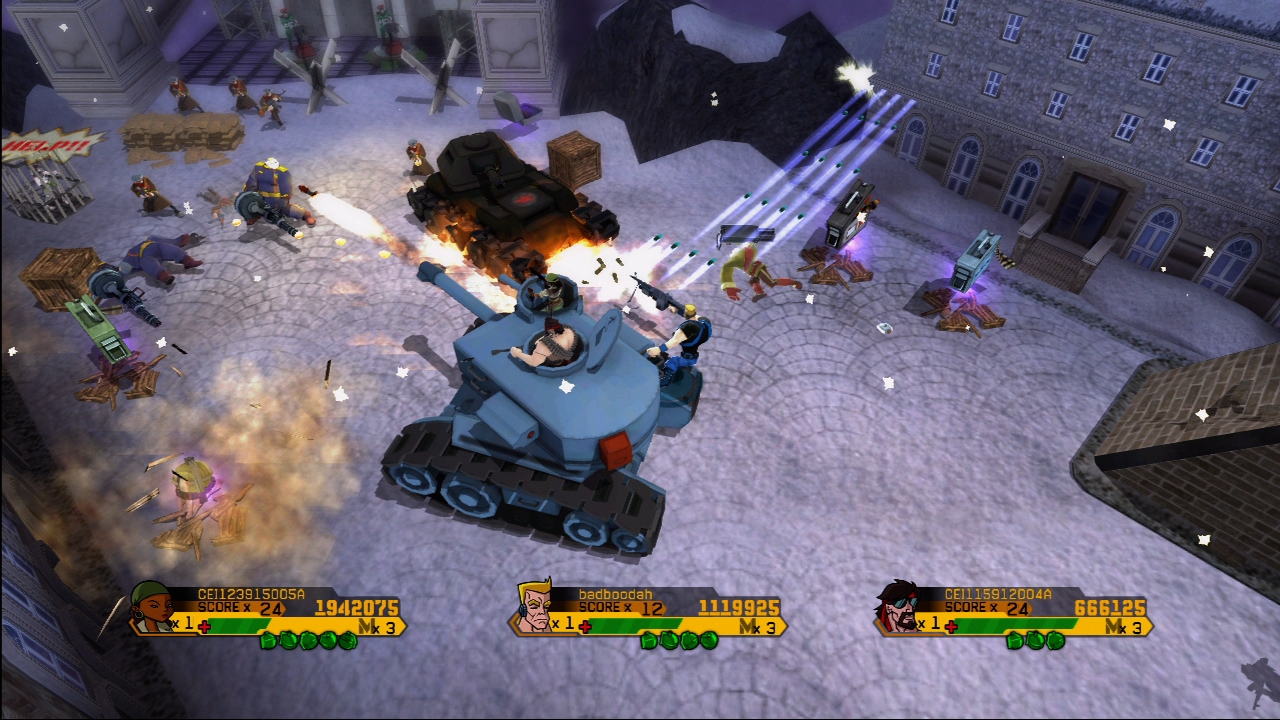Select the green-beret player portrait
Viewport: 1280px width, 720px height.
[152, 607]
